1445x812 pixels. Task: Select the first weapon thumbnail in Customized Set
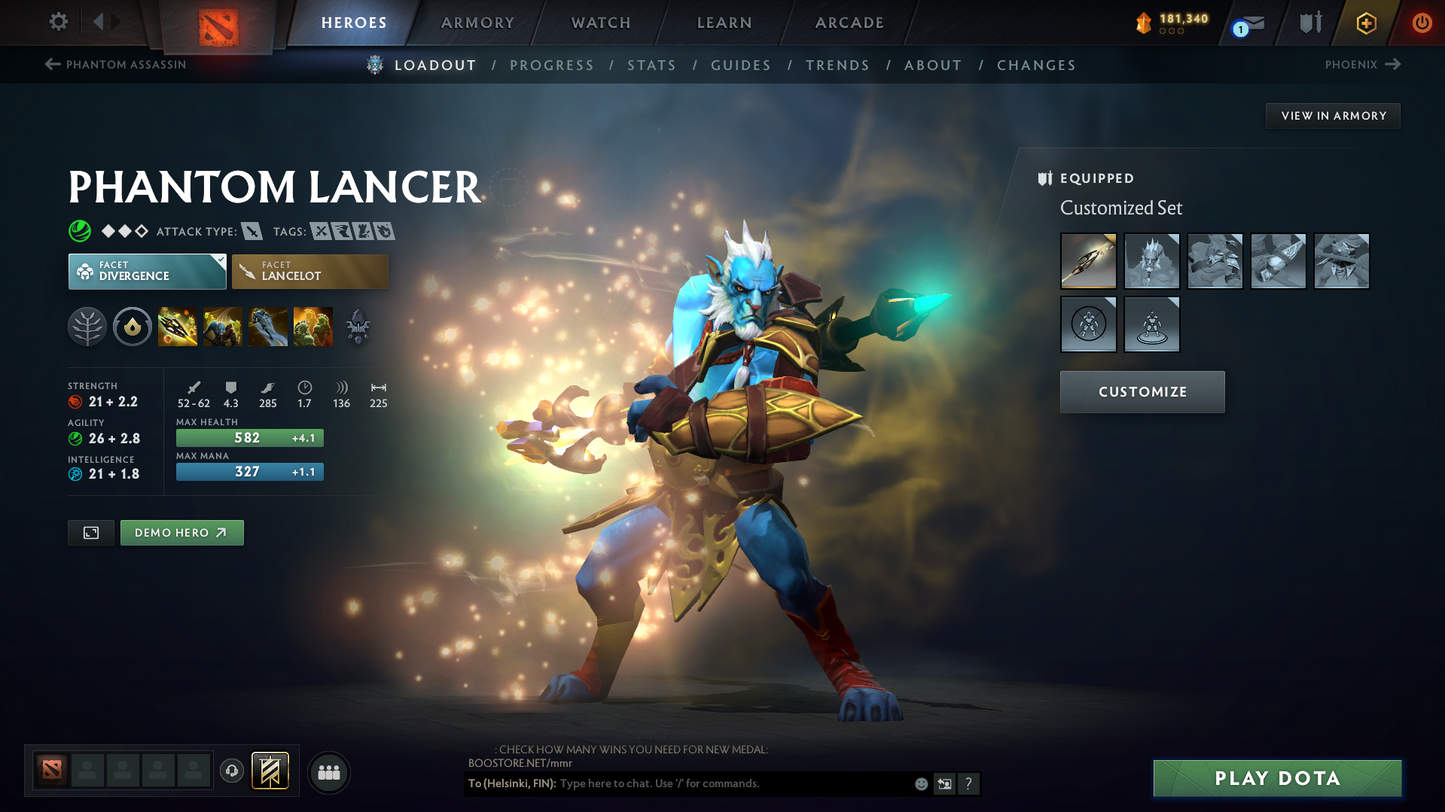1088,261
